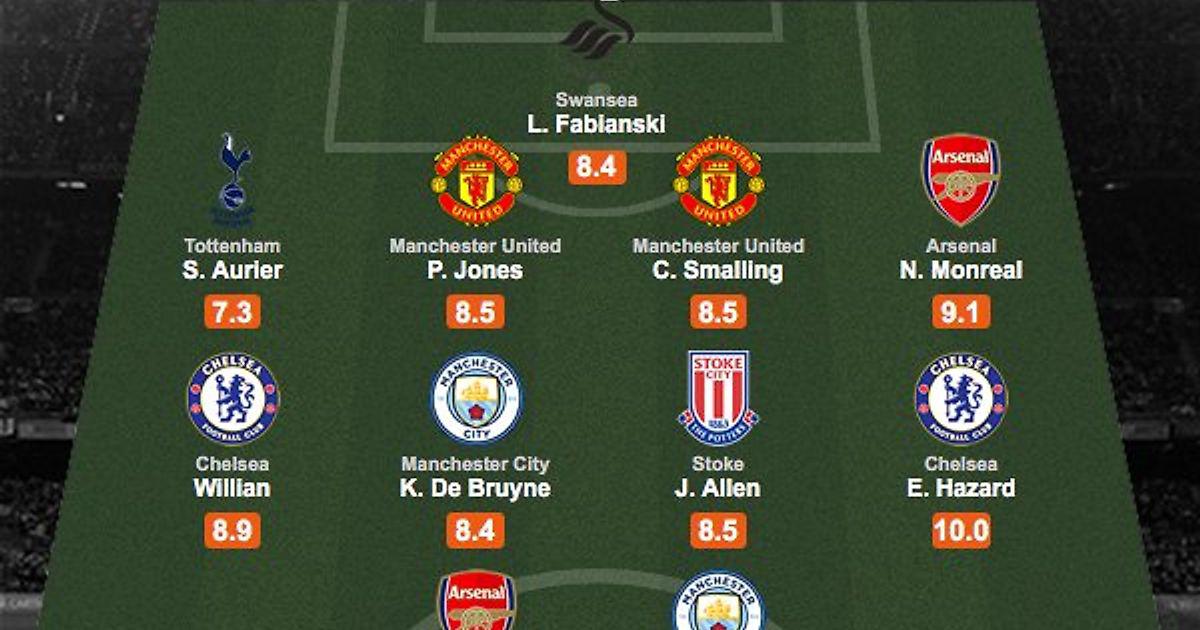The image size is (1200, 630).
Task: Click the Tottenham crest above S. Aurier
Action: click(x=234, y=180)
